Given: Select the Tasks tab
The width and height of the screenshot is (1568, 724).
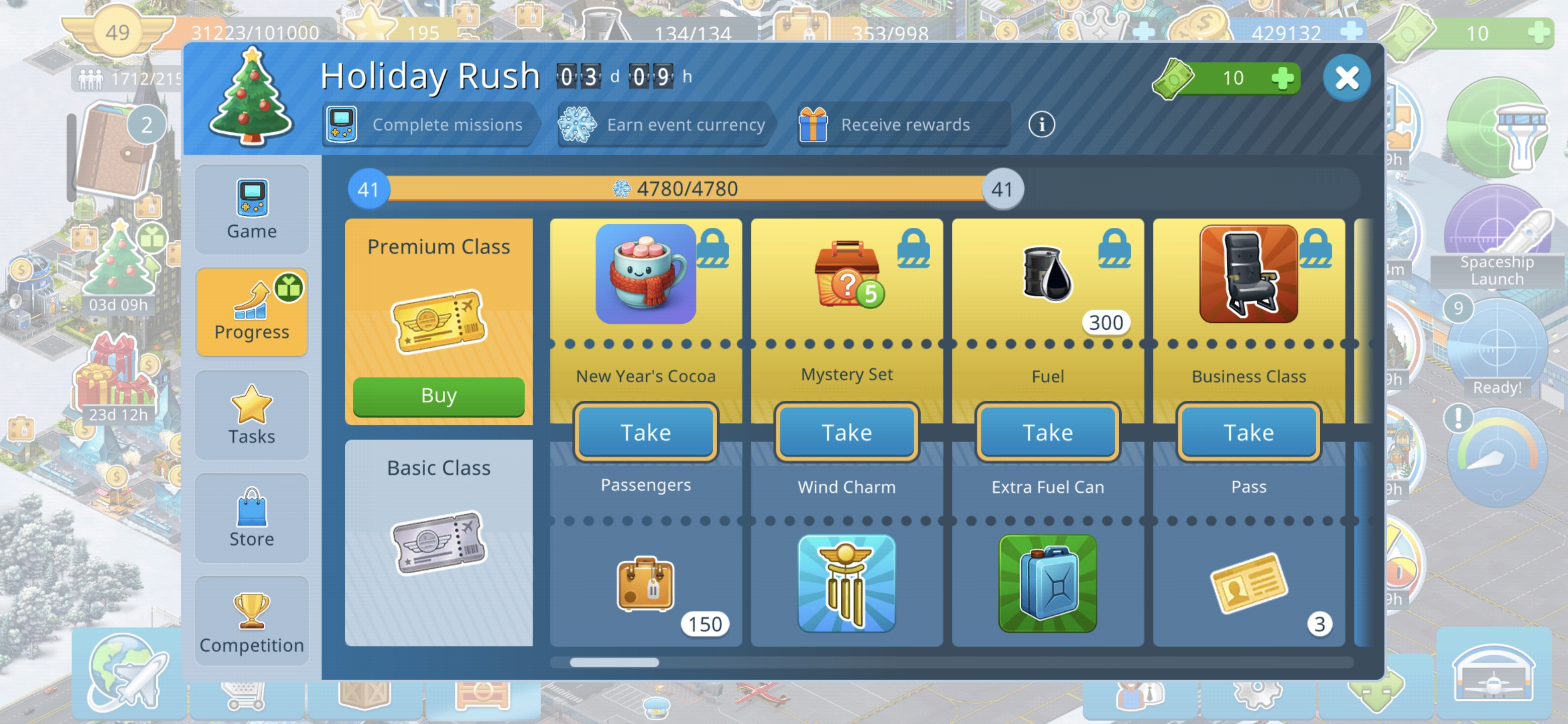Looking at the screenshot, I should pos(251,415).
